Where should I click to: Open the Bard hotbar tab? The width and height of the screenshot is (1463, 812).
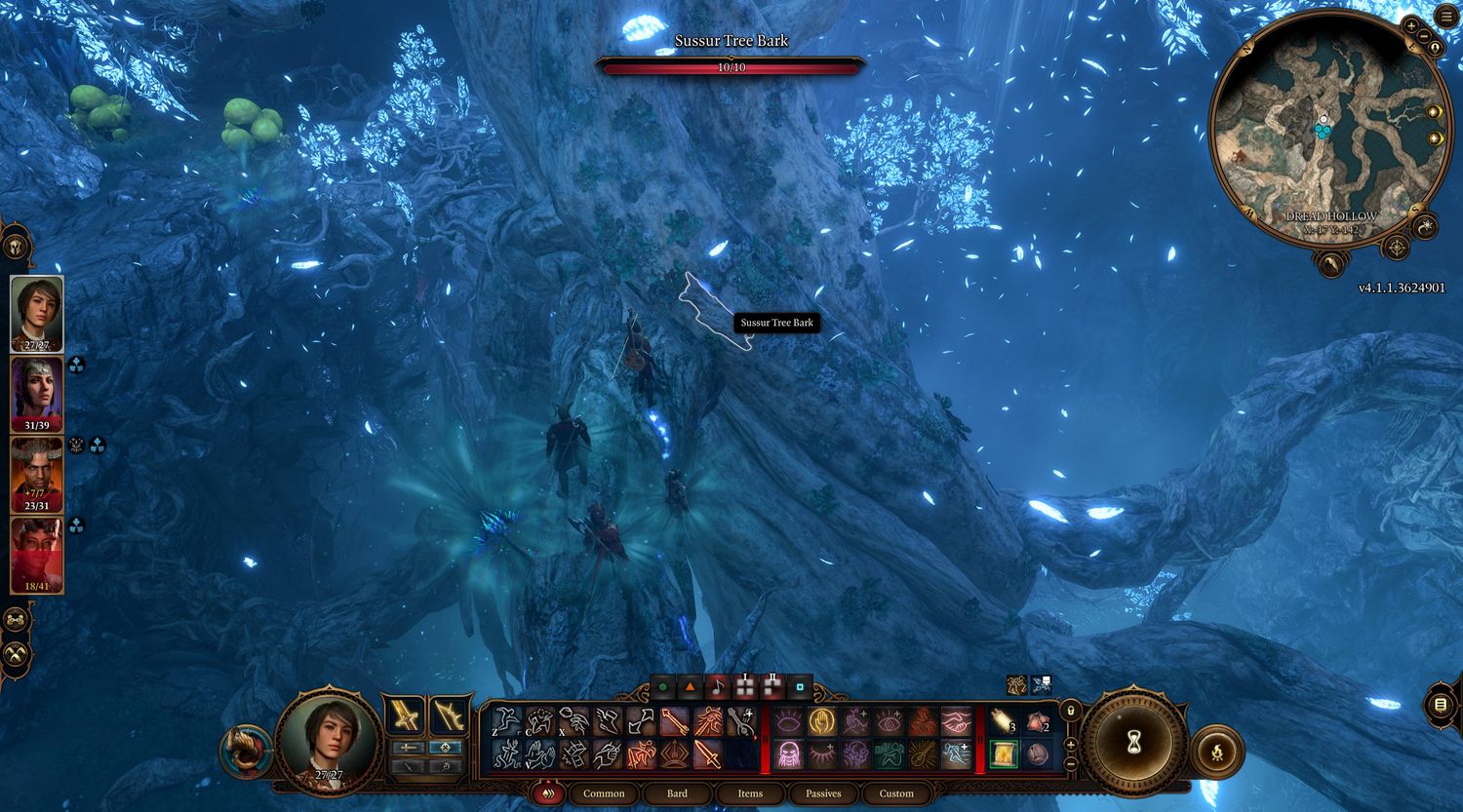tap(677, 793)
